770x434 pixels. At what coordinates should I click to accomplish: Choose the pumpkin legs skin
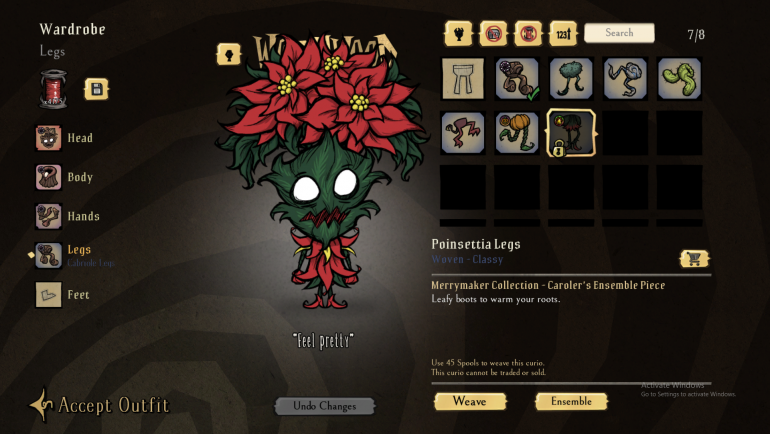[x=517, y=132]
